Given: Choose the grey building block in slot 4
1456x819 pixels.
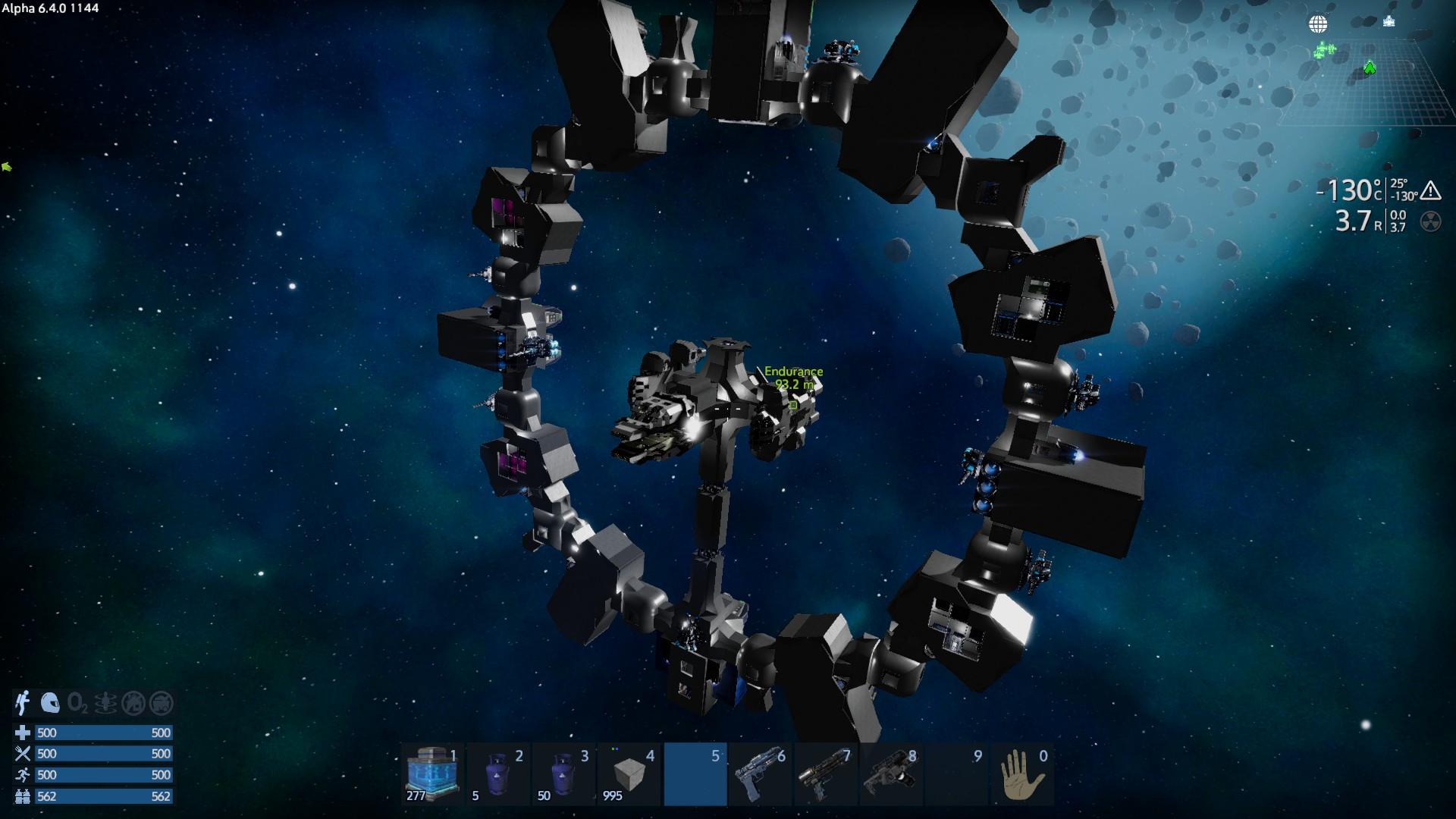Looking at the screenshot, I should (x=629, y=774).
